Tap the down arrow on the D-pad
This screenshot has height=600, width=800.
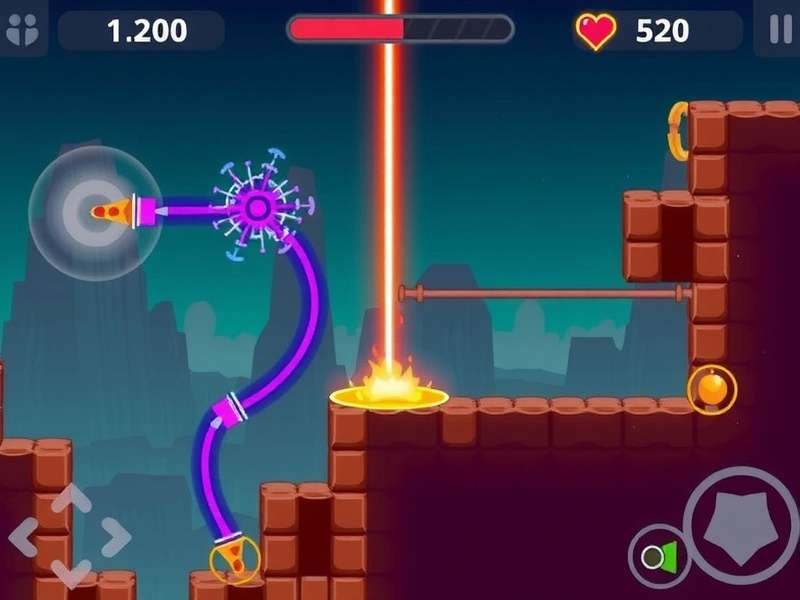tap(69, 575)
